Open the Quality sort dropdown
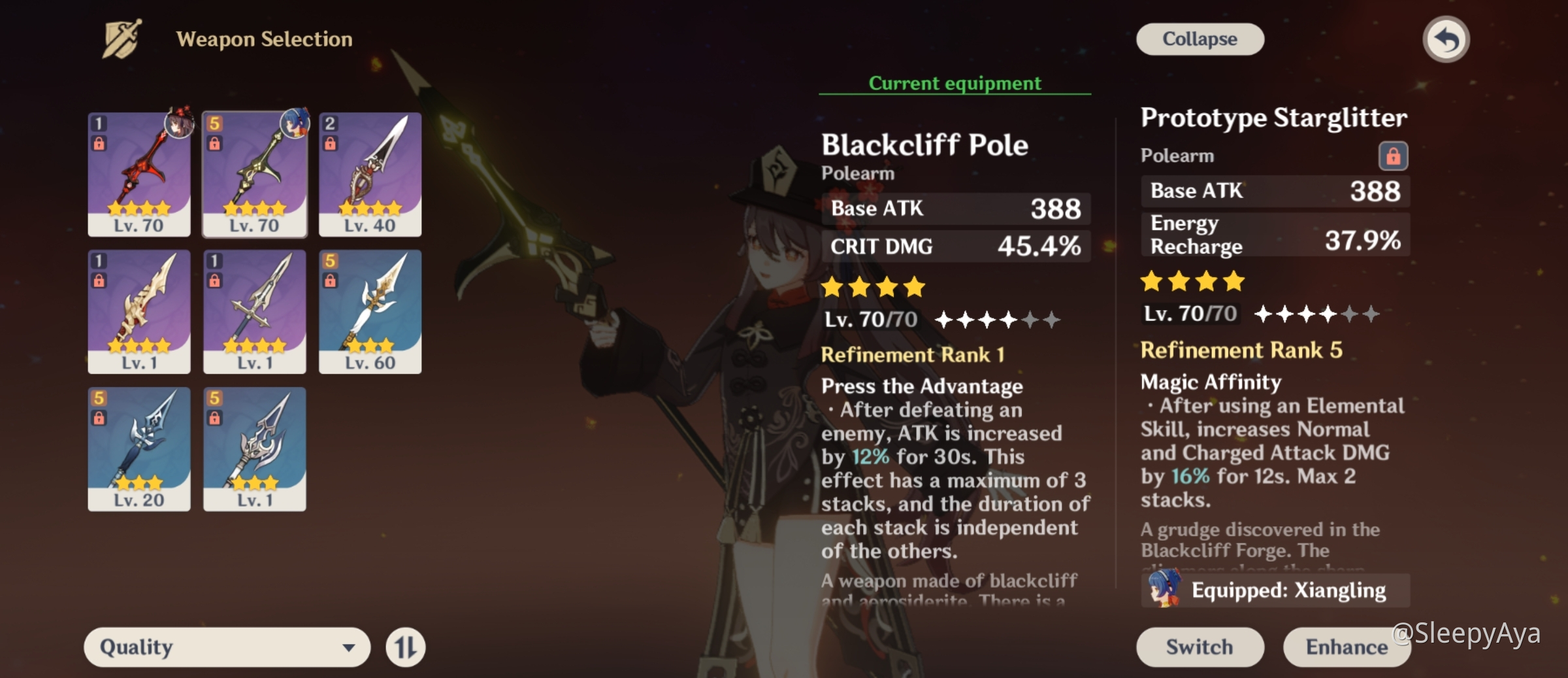The image size is (1568, 678). coord(227,647)
